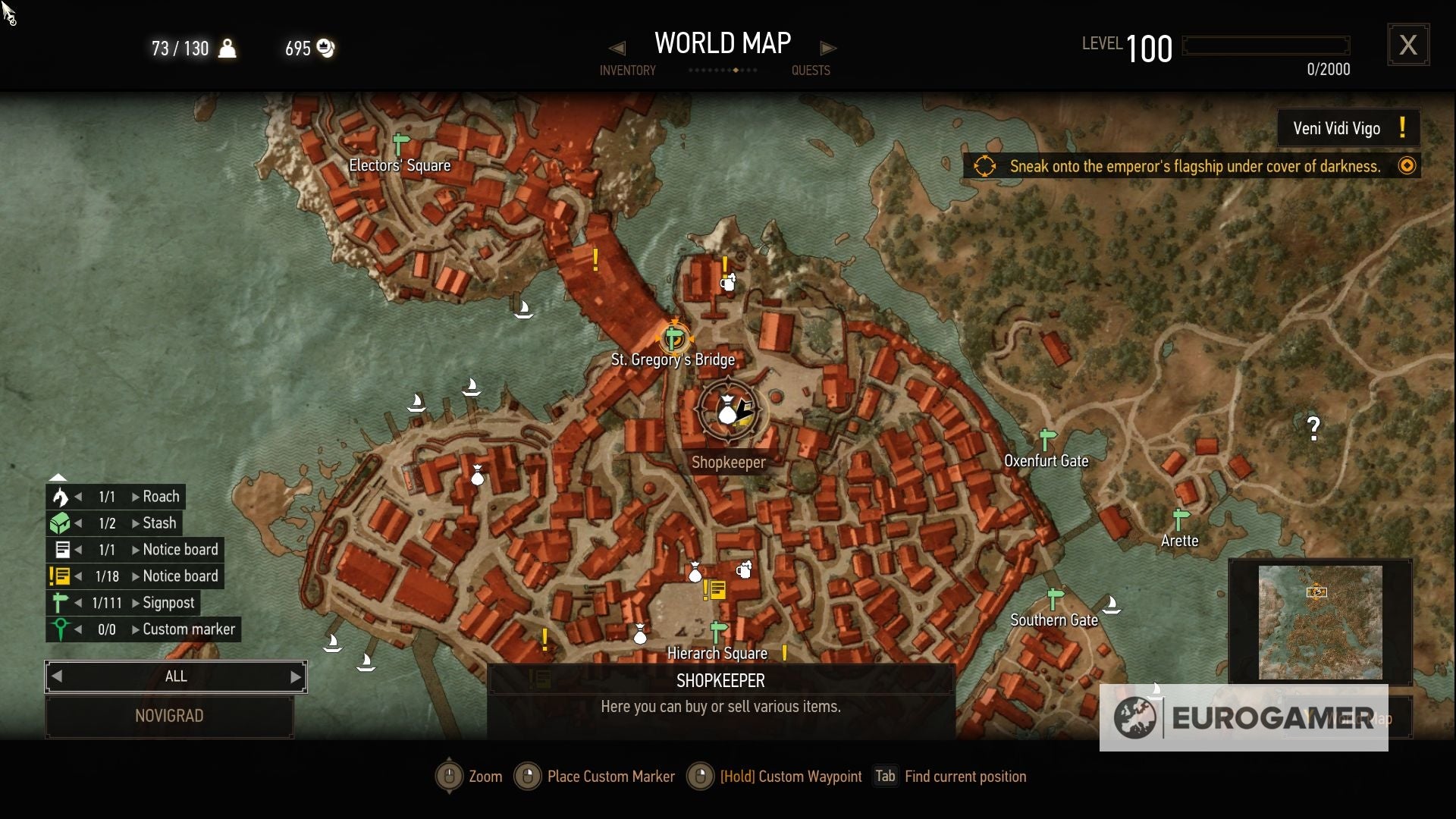
Task: Click the St. Gregory's Bridge signpost icon
Action: [673, 336]
